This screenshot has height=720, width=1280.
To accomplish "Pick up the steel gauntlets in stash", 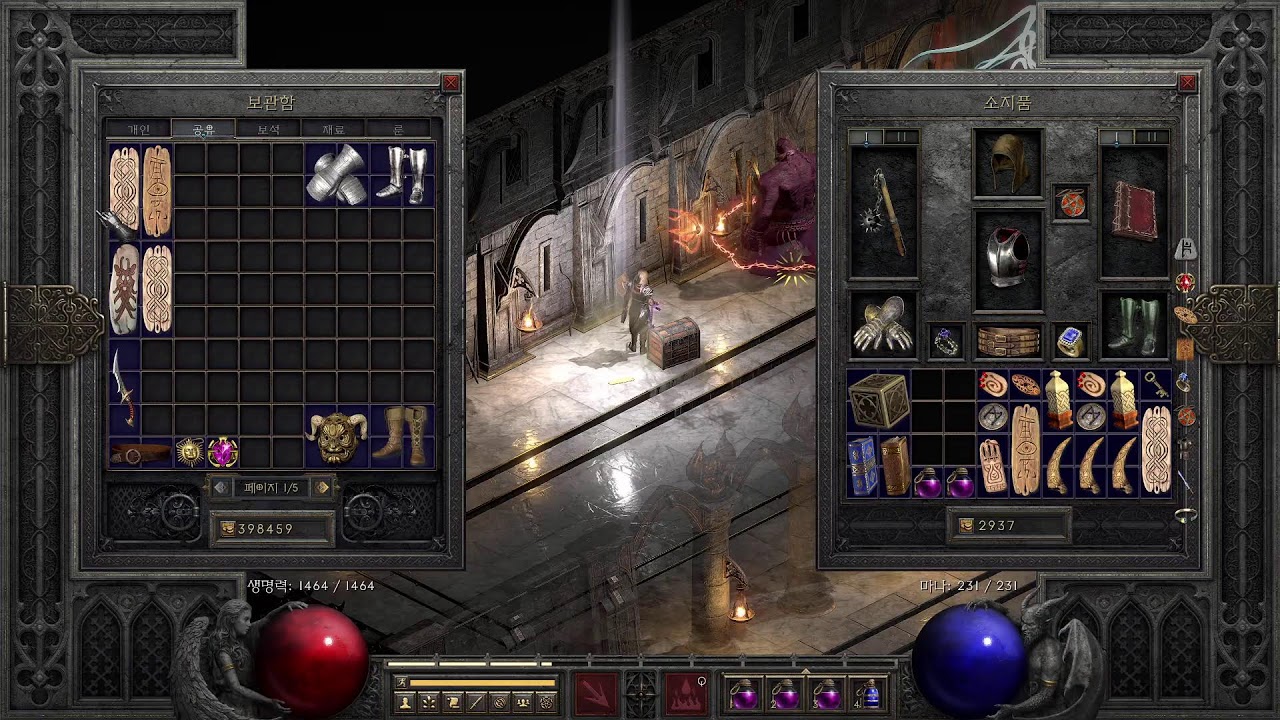I will 336,175.
